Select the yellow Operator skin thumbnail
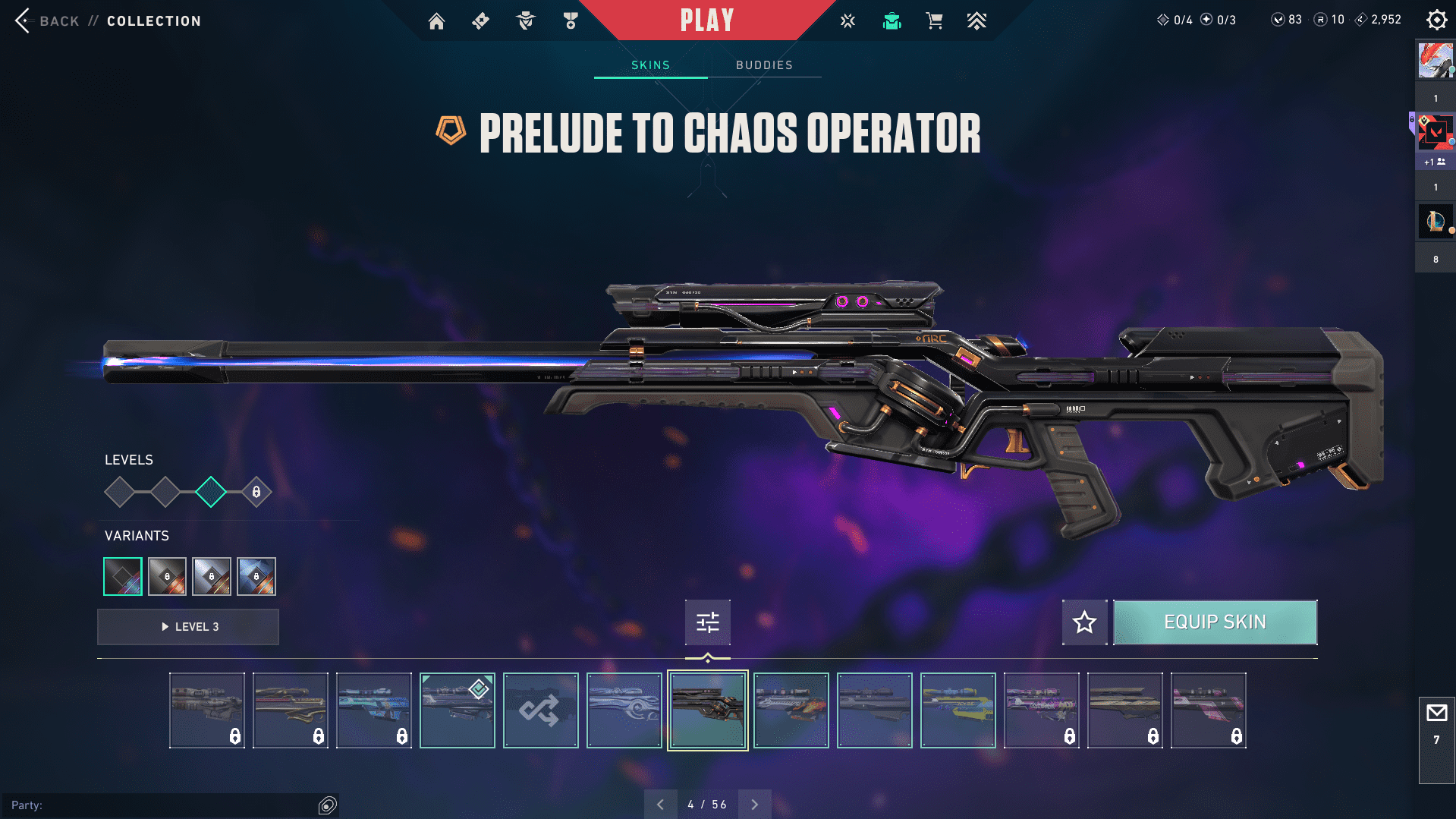The width and height of the screenshot is (1456, 819). [958, 710]
